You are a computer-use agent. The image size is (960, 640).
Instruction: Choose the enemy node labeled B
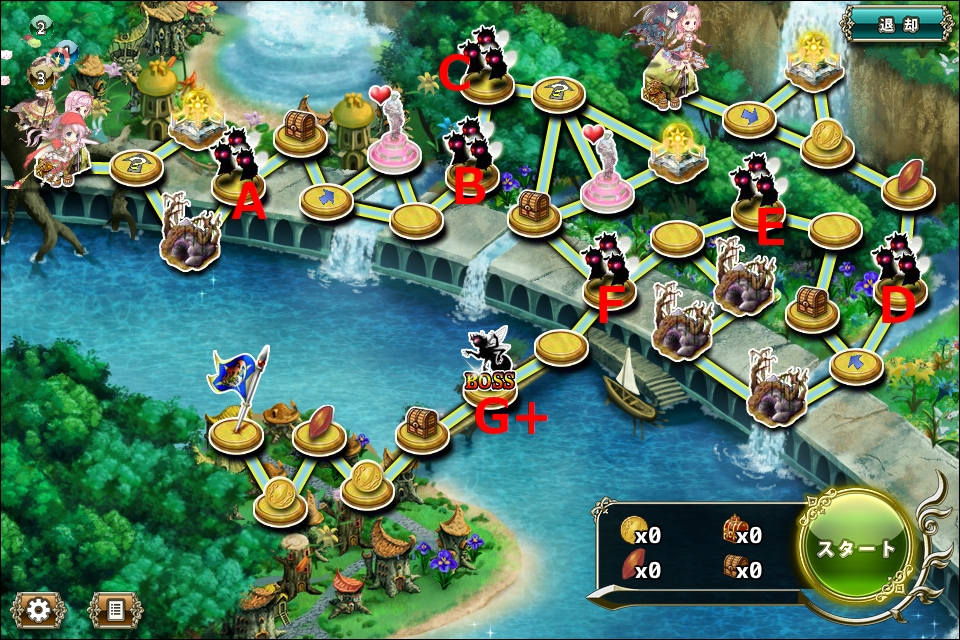[471, 154]
